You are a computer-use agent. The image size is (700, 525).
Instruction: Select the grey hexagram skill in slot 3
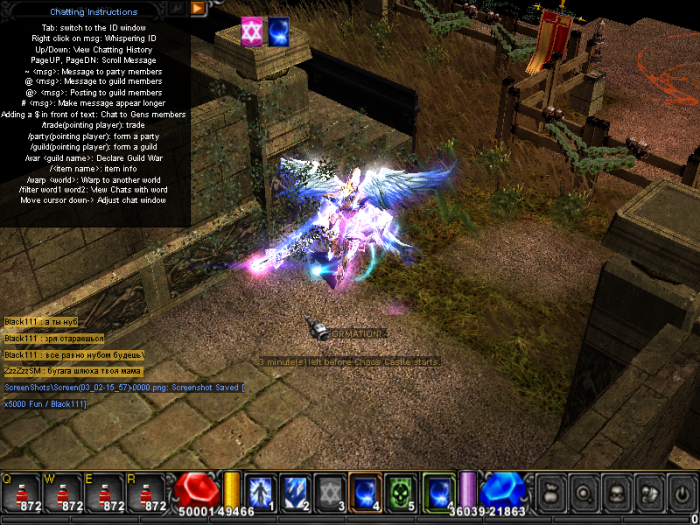330,492
